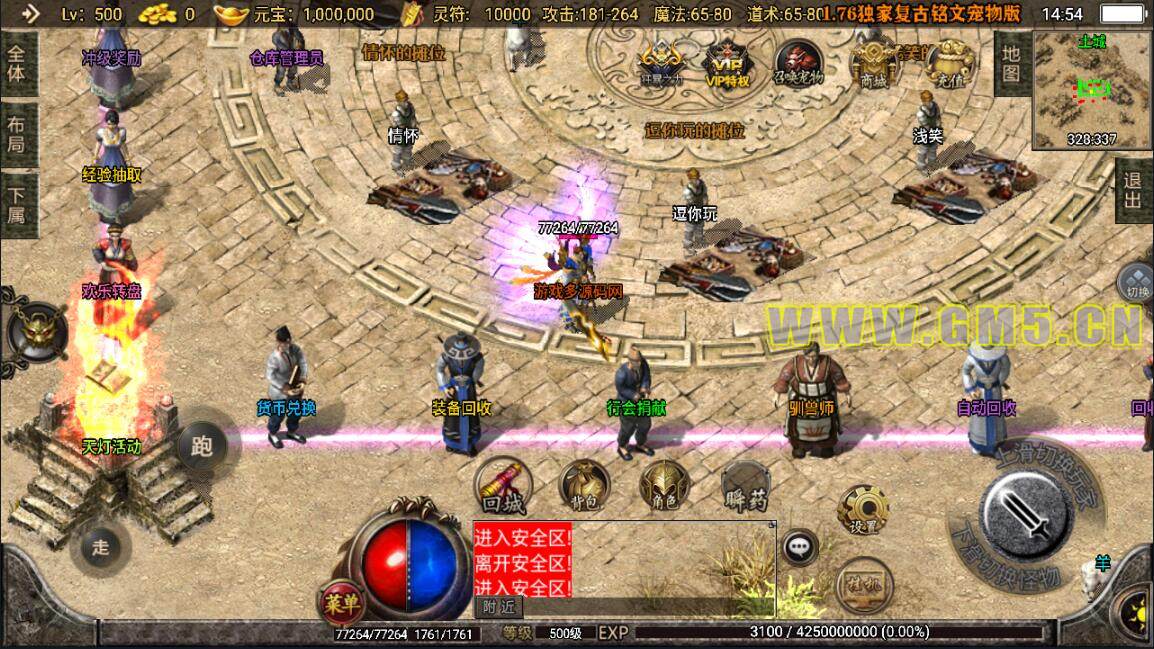This screenshot has width=1154, height=649.
Task: Click the minimap in the corner
Action: 1092,88
